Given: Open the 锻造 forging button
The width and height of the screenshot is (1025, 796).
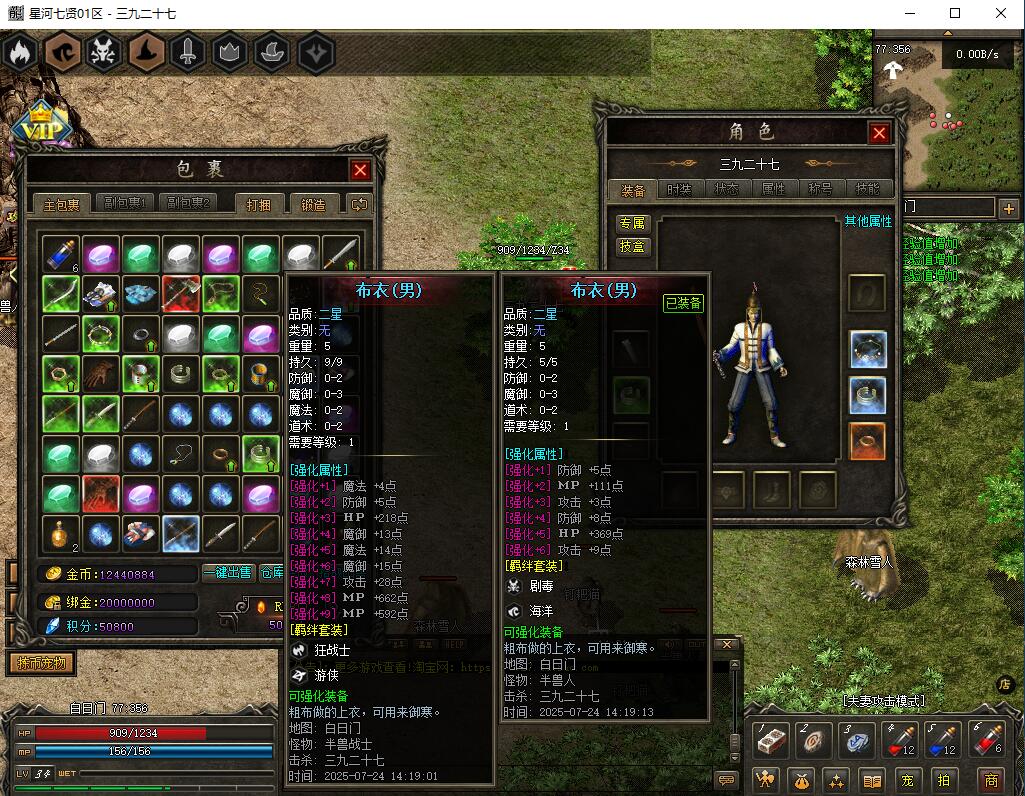Looking at the screenshot, I should click(x=313, y=204).
